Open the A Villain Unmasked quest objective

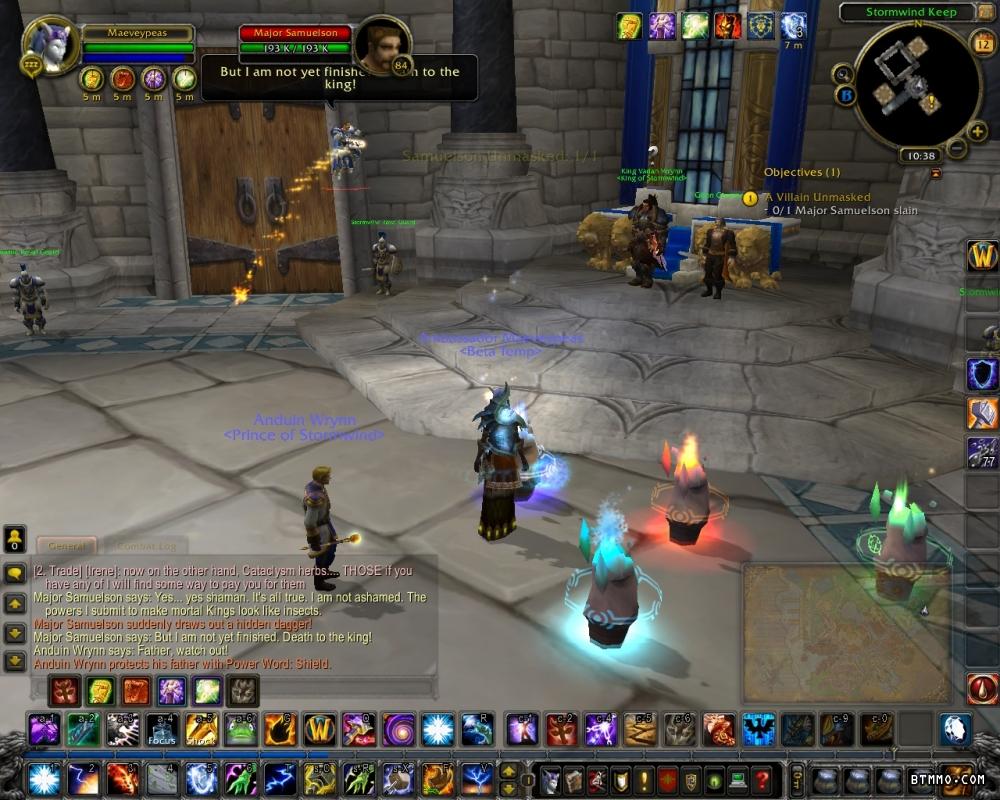818,198
